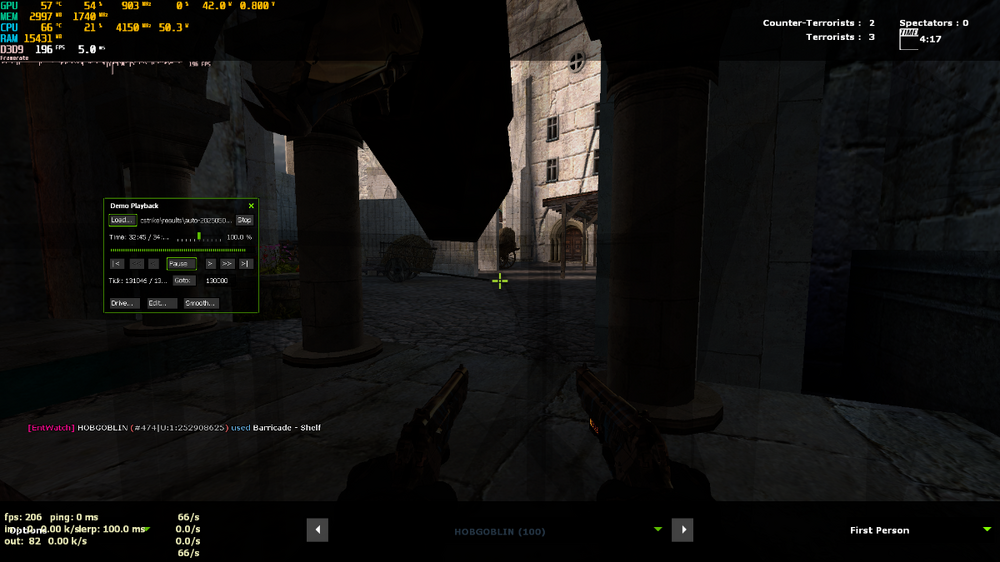Open the Smooth tool
Viewport: 1000px width, 562px height.
(x=200, y=303)
